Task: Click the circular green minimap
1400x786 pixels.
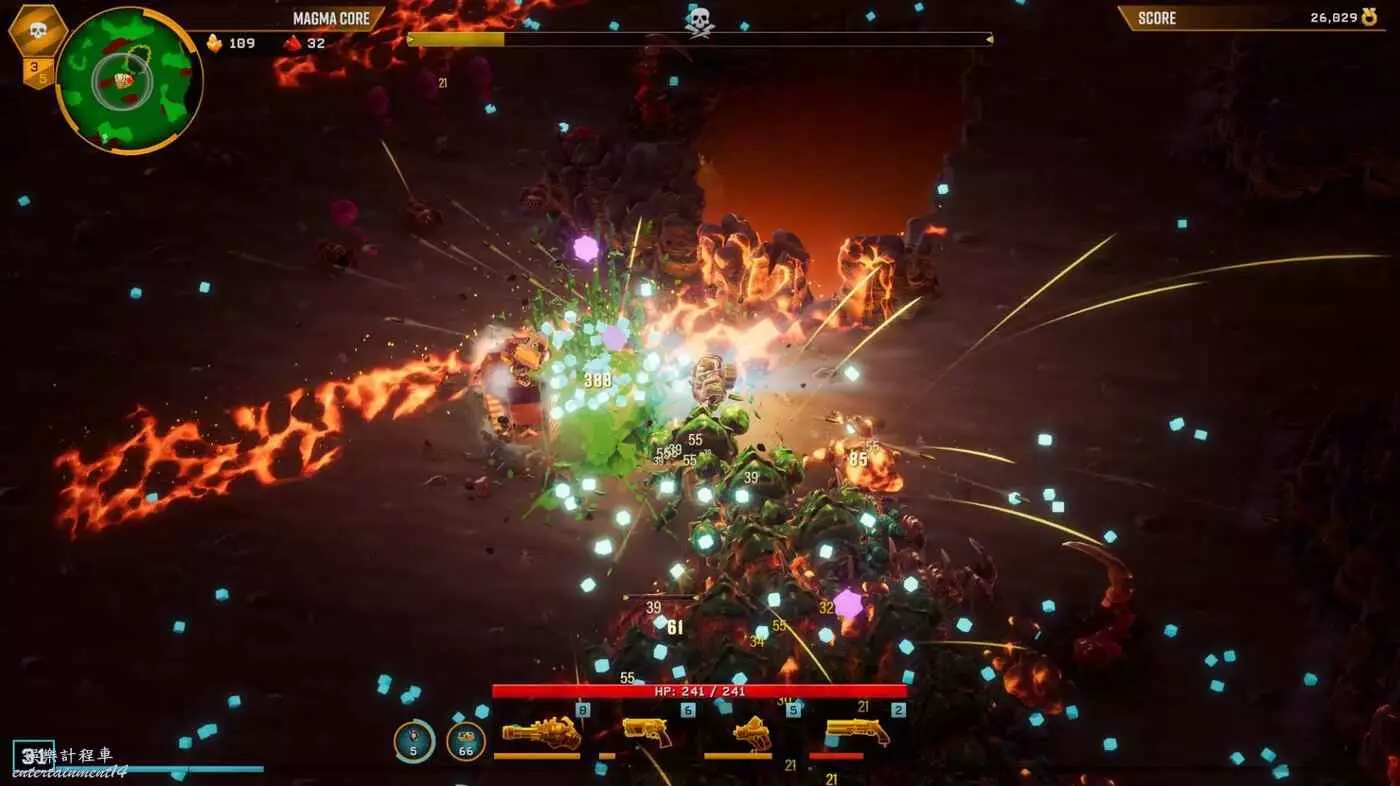Action: [x=129, y=81]
